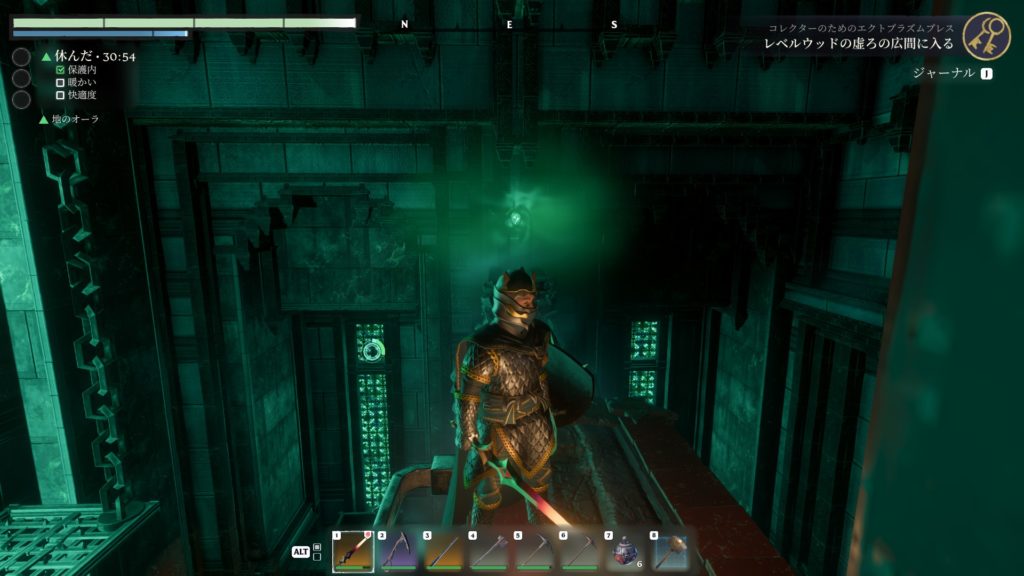The height and width of the screenshot is (576, 1024).
Task: Select the curved scythe in hotbar slot 2
Action: [398, 552]
